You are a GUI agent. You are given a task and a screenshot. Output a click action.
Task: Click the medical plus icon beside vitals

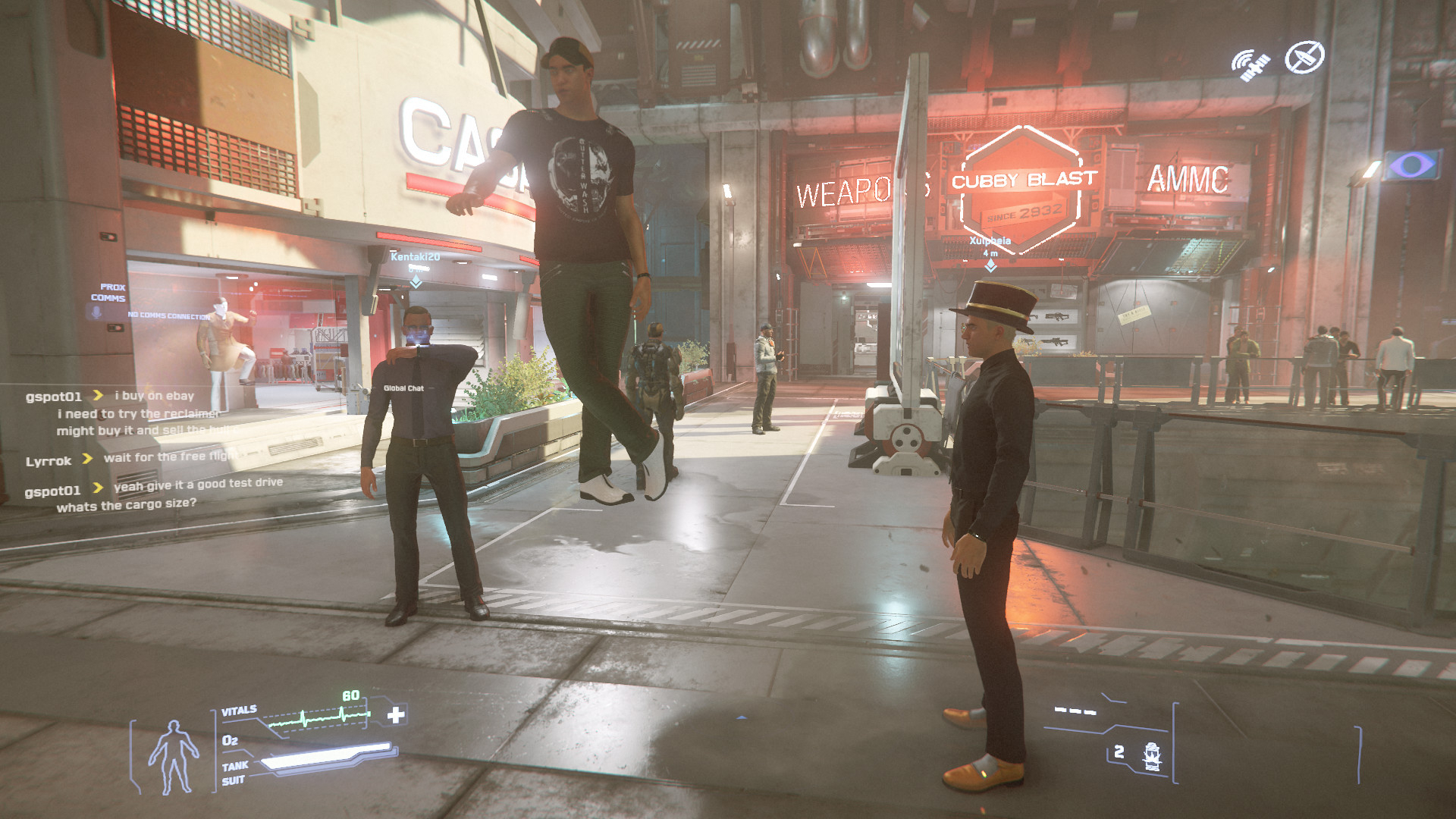396,714
